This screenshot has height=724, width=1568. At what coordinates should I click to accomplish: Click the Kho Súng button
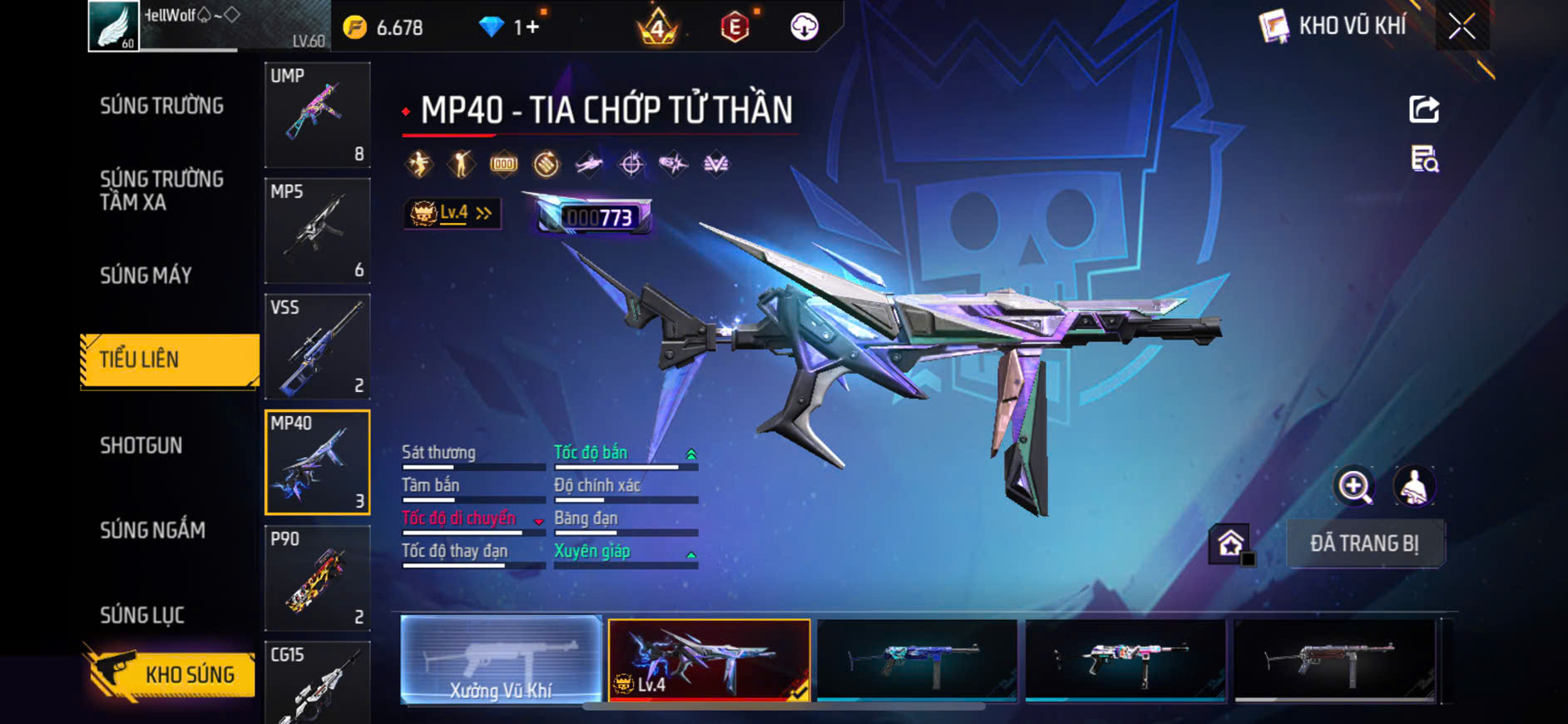tap(171, 673)
